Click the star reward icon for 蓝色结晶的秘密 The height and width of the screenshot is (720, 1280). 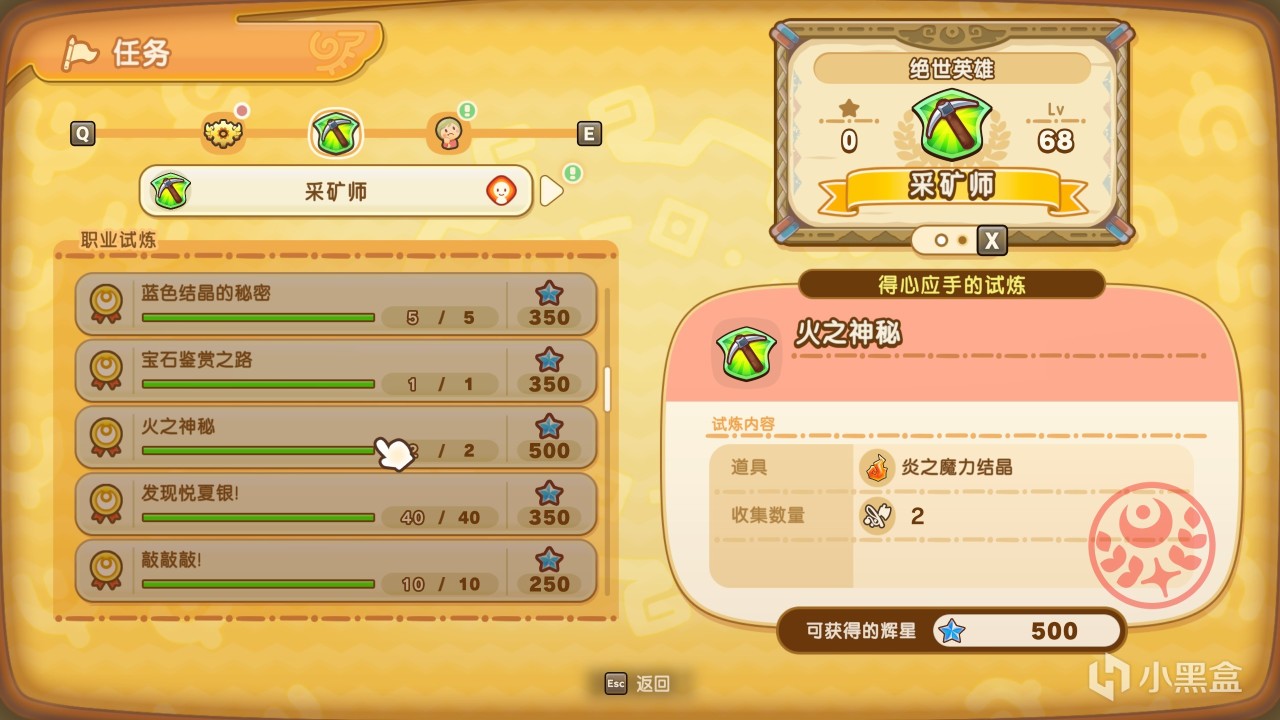[x=548, y=294]
